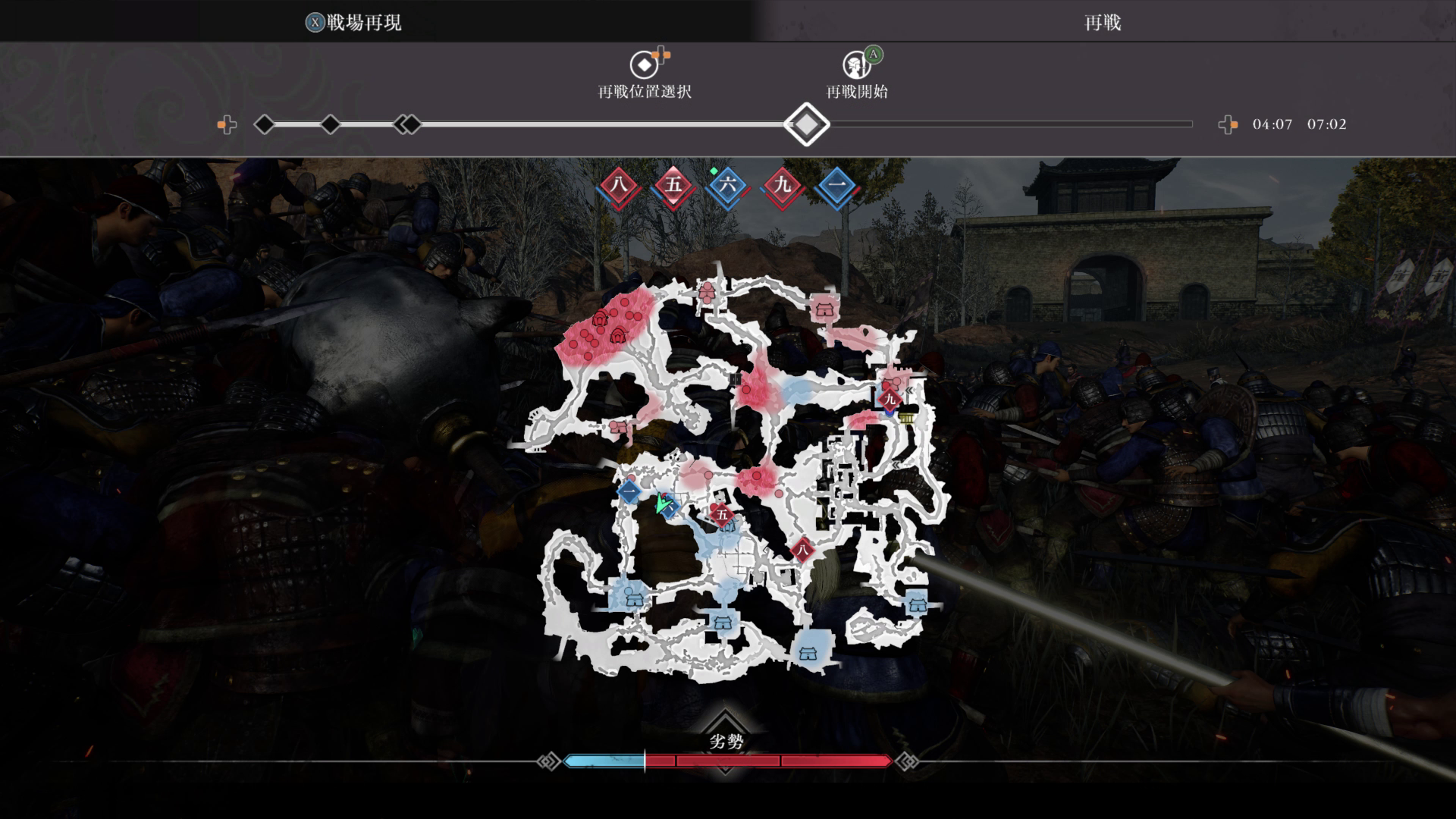The image size is (1456, 819).
Task: Select the blue fortress icon at map bottom right
Action: pyautogui.click(x=917, y=604)
